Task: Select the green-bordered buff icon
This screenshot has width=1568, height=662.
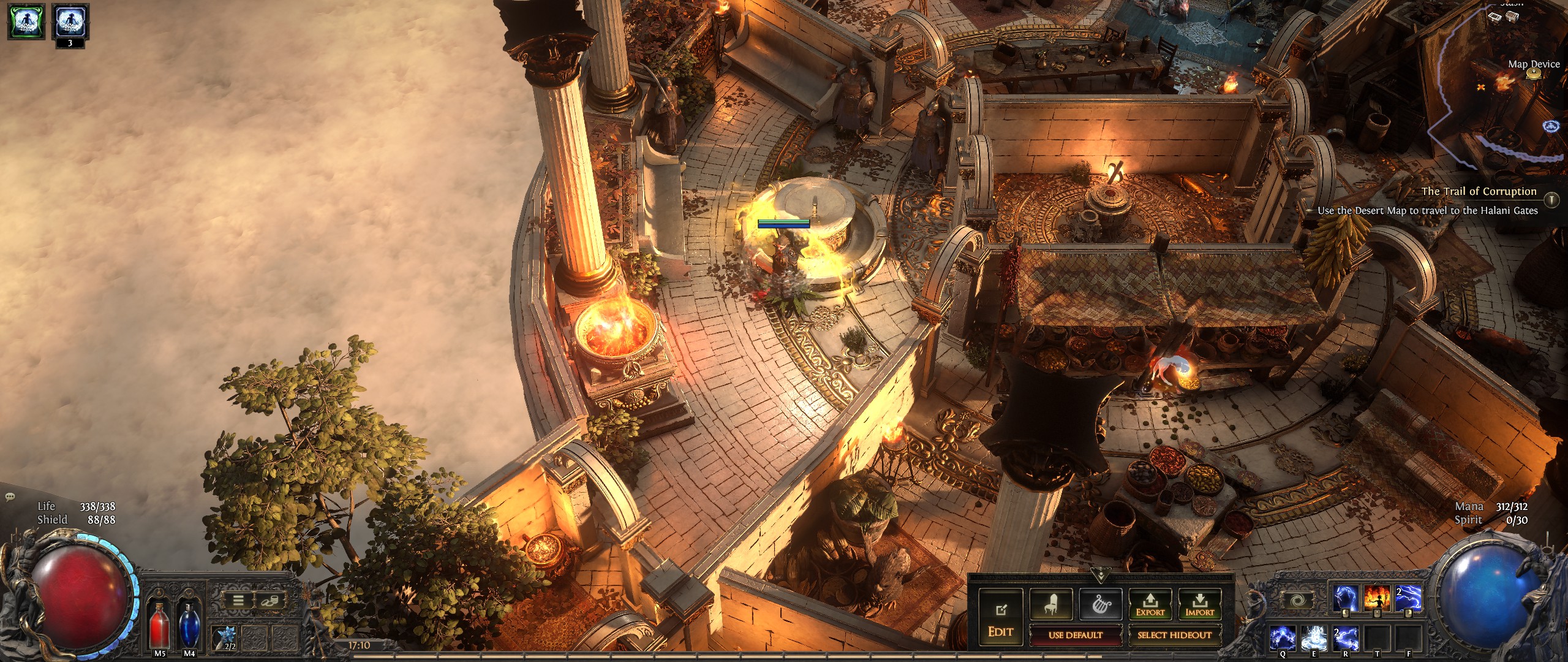Action: [26, 21]
